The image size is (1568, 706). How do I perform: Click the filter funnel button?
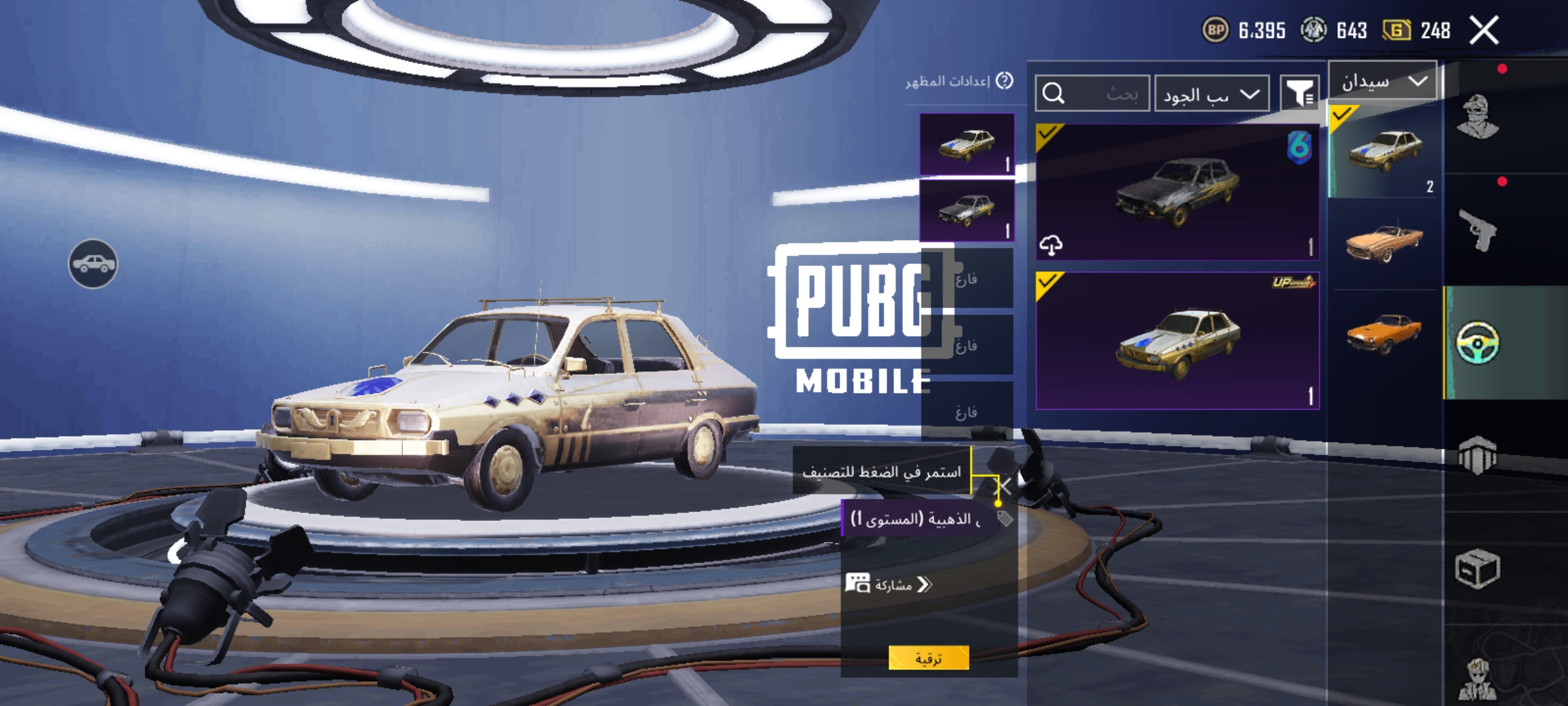coord(1299,93)
